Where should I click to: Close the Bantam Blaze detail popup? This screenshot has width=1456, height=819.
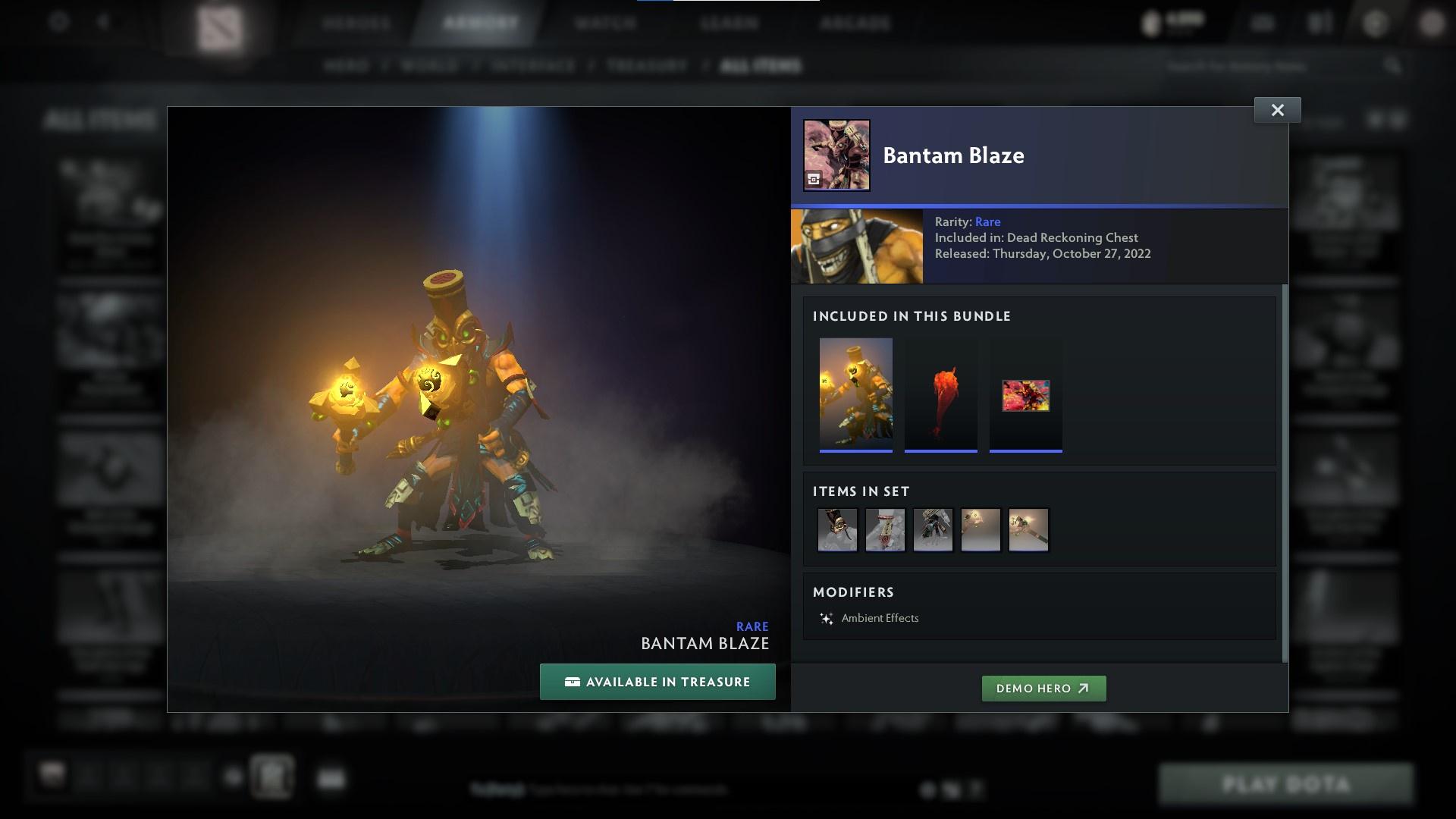pyautogui.click(x=1277, y=109)
